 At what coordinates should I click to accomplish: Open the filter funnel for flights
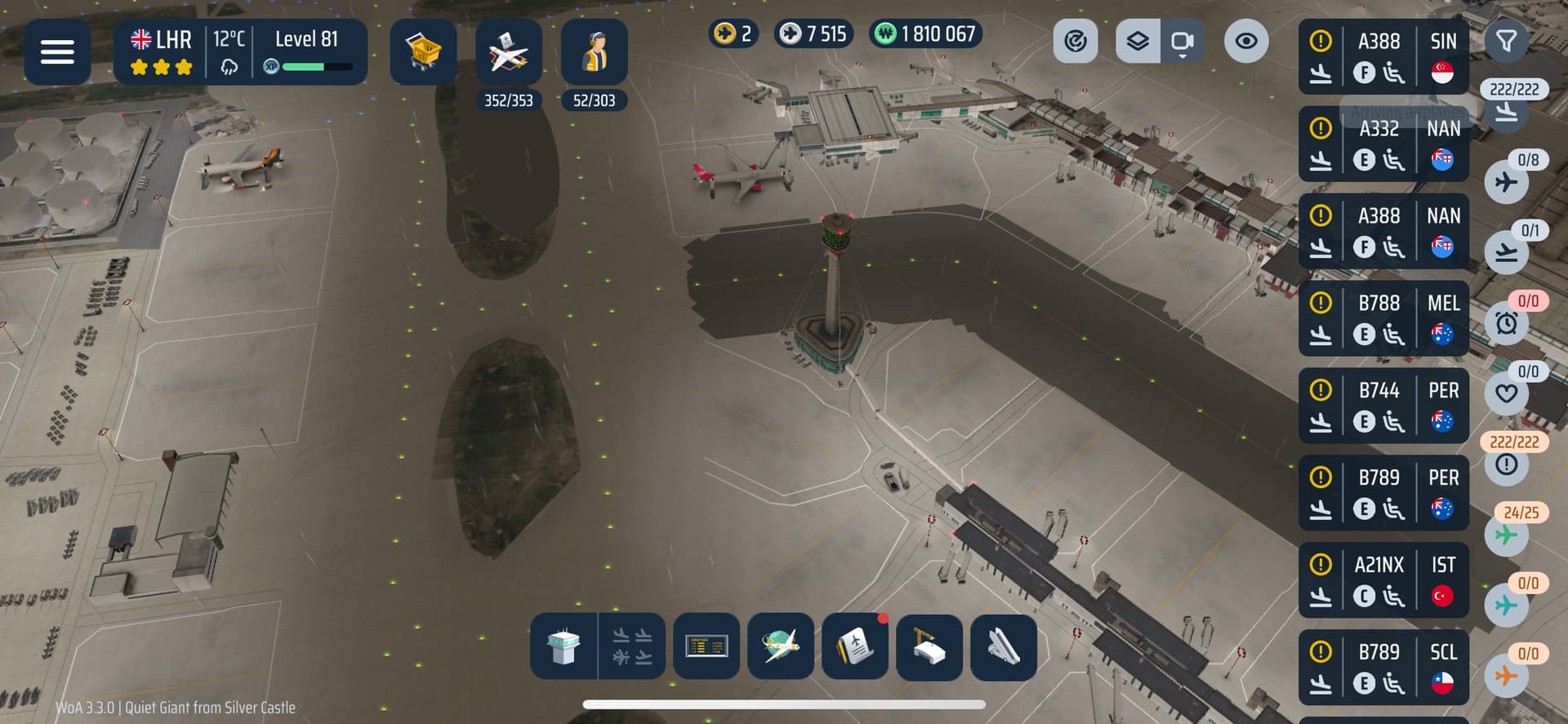tap(1506, 41)
